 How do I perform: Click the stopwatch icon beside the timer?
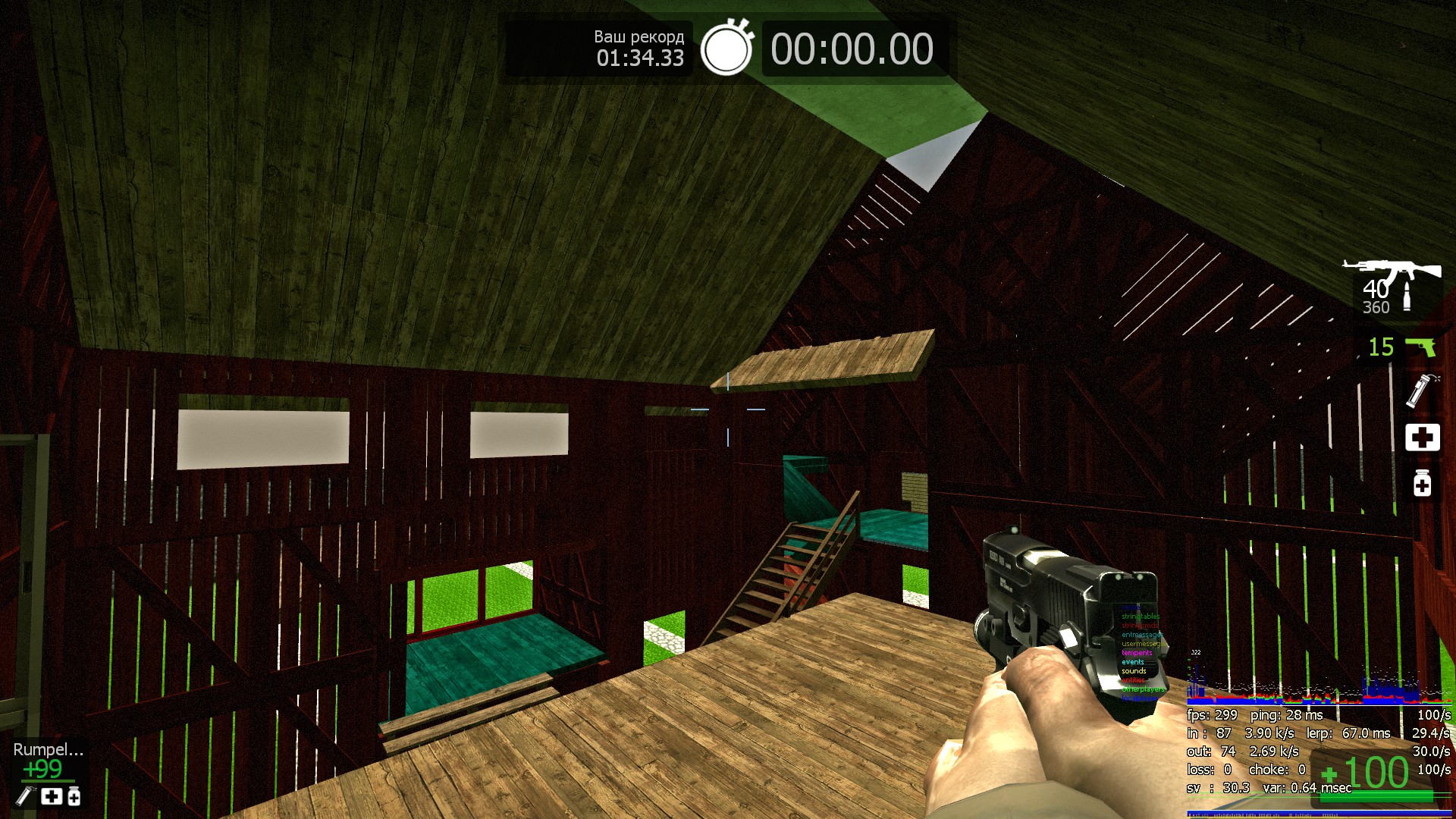click(x=726, y=49)
